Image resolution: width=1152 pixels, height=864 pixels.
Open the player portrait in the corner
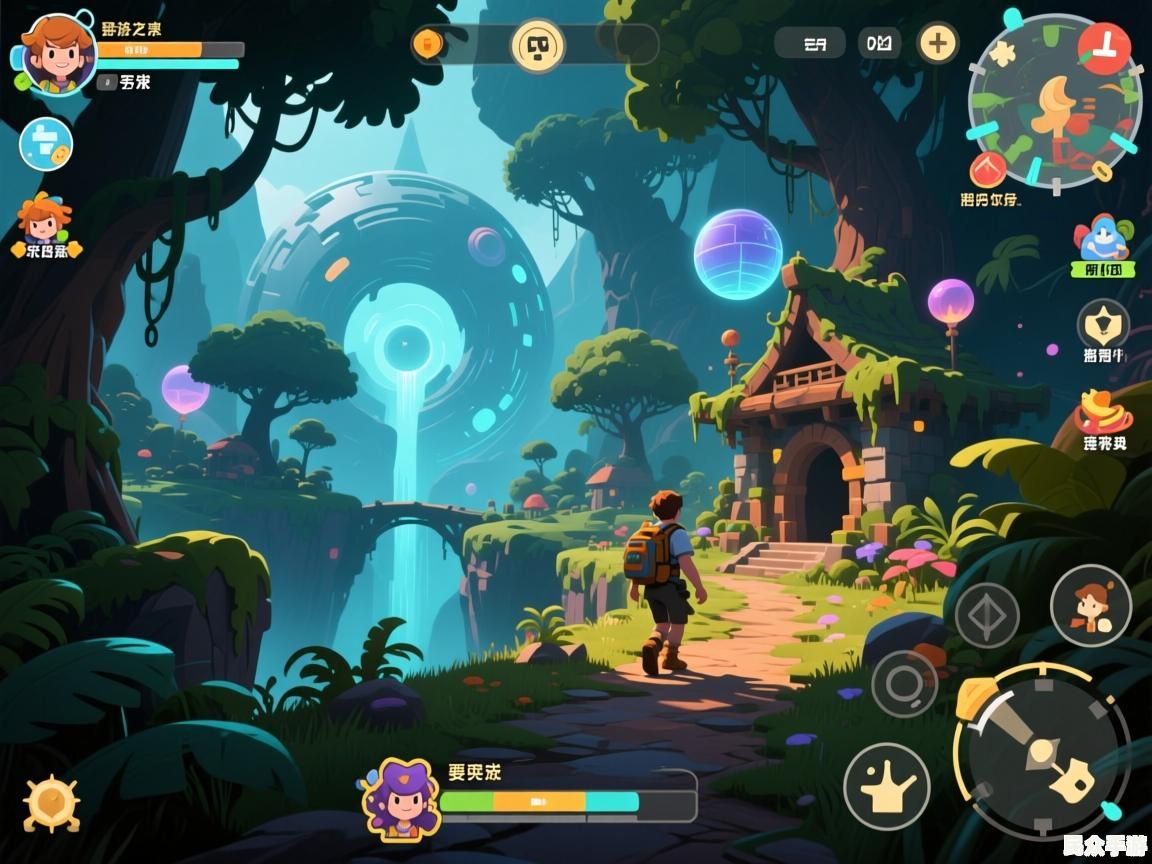58,54
